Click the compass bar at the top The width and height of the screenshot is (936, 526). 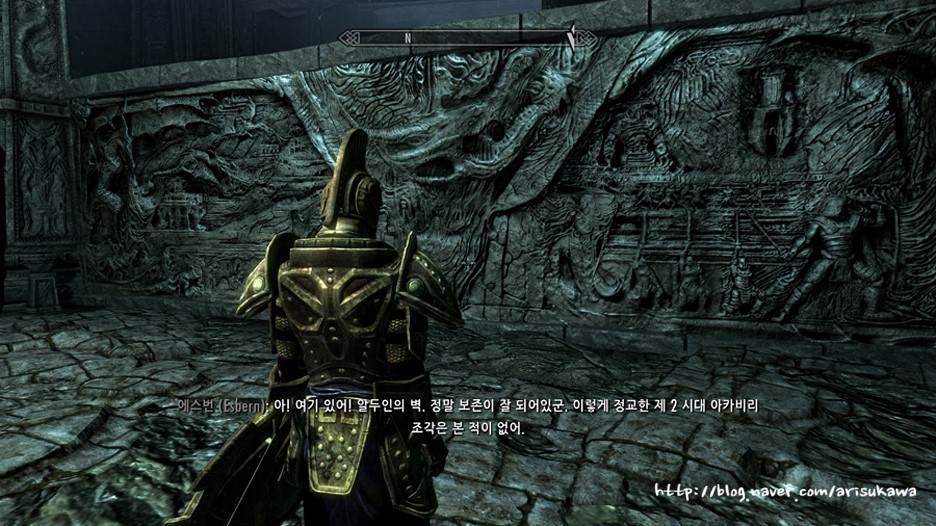467,38
